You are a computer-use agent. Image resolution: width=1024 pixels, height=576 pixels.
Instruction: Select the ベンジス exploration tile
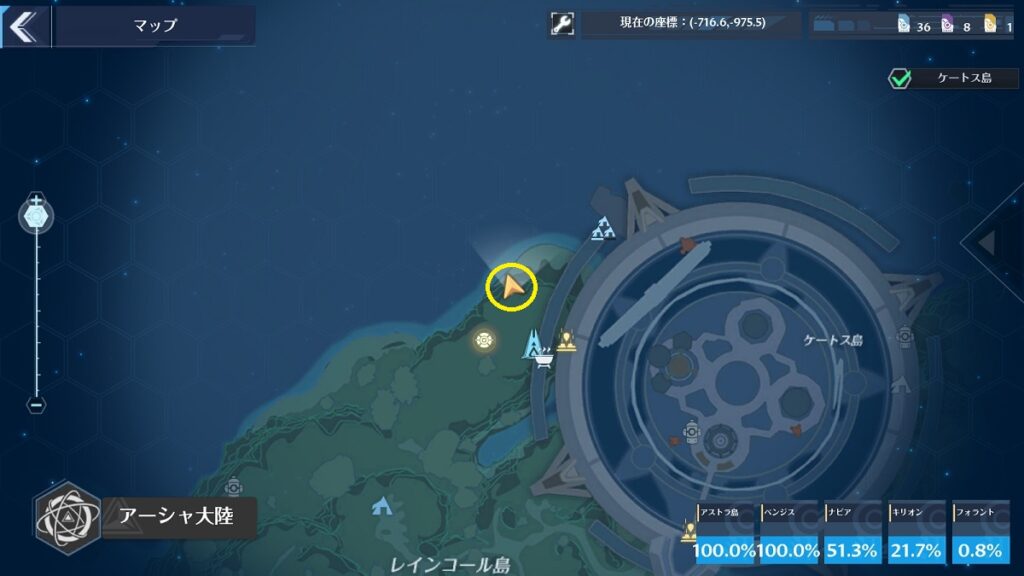point(790,535)
